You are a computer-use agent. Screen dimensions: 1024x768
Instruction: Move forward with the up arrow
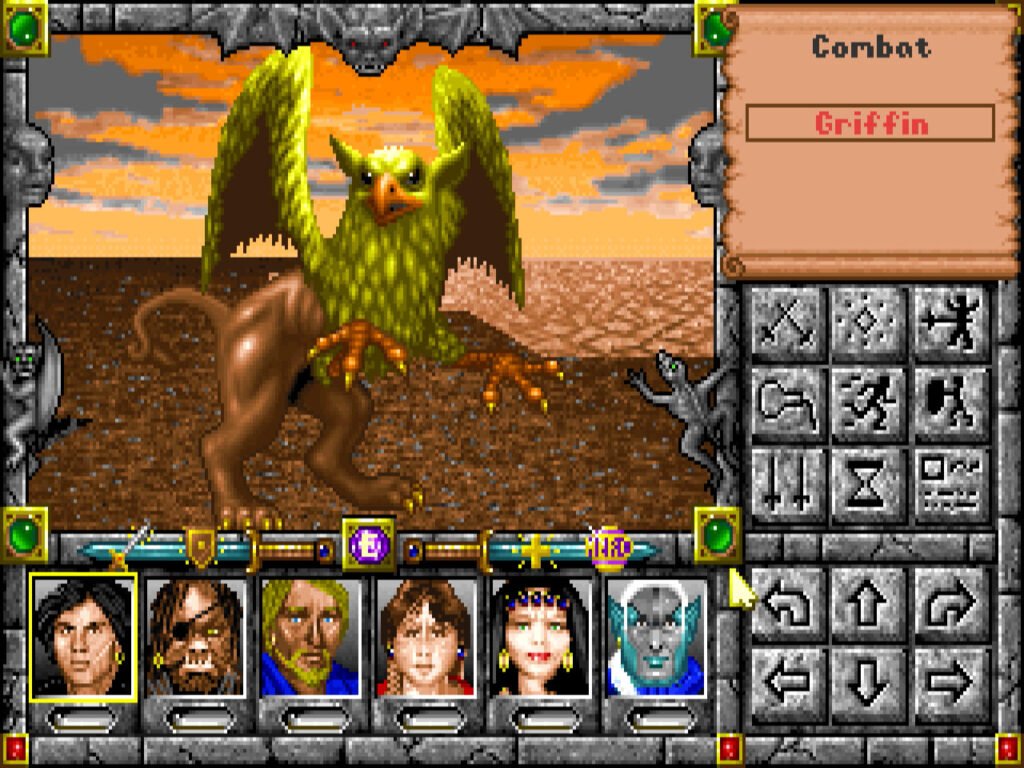point(868,603)
